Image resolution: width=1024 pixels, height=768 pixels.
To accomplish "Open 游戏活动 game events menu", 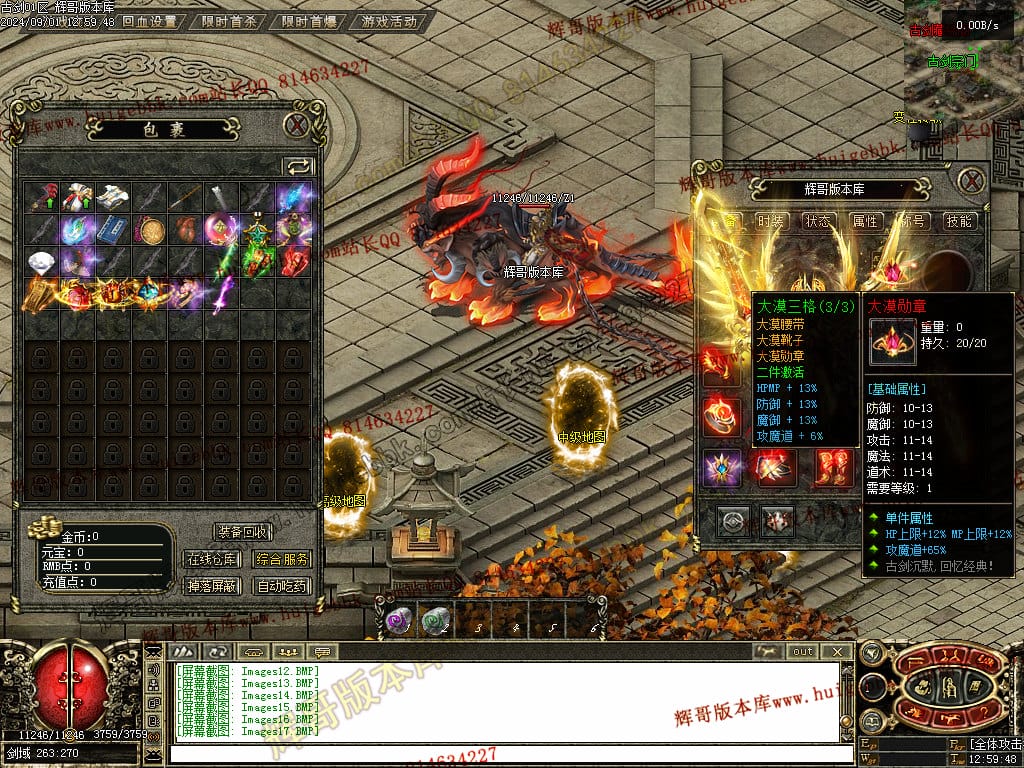I will (x=389, y=21).
